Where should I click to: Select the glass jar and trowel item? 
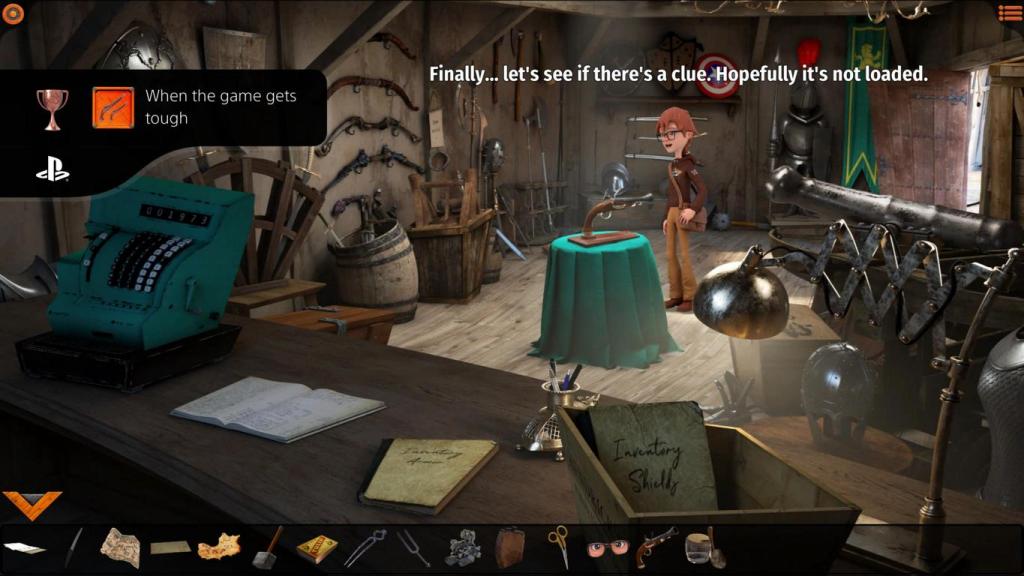tap(704, 547)
